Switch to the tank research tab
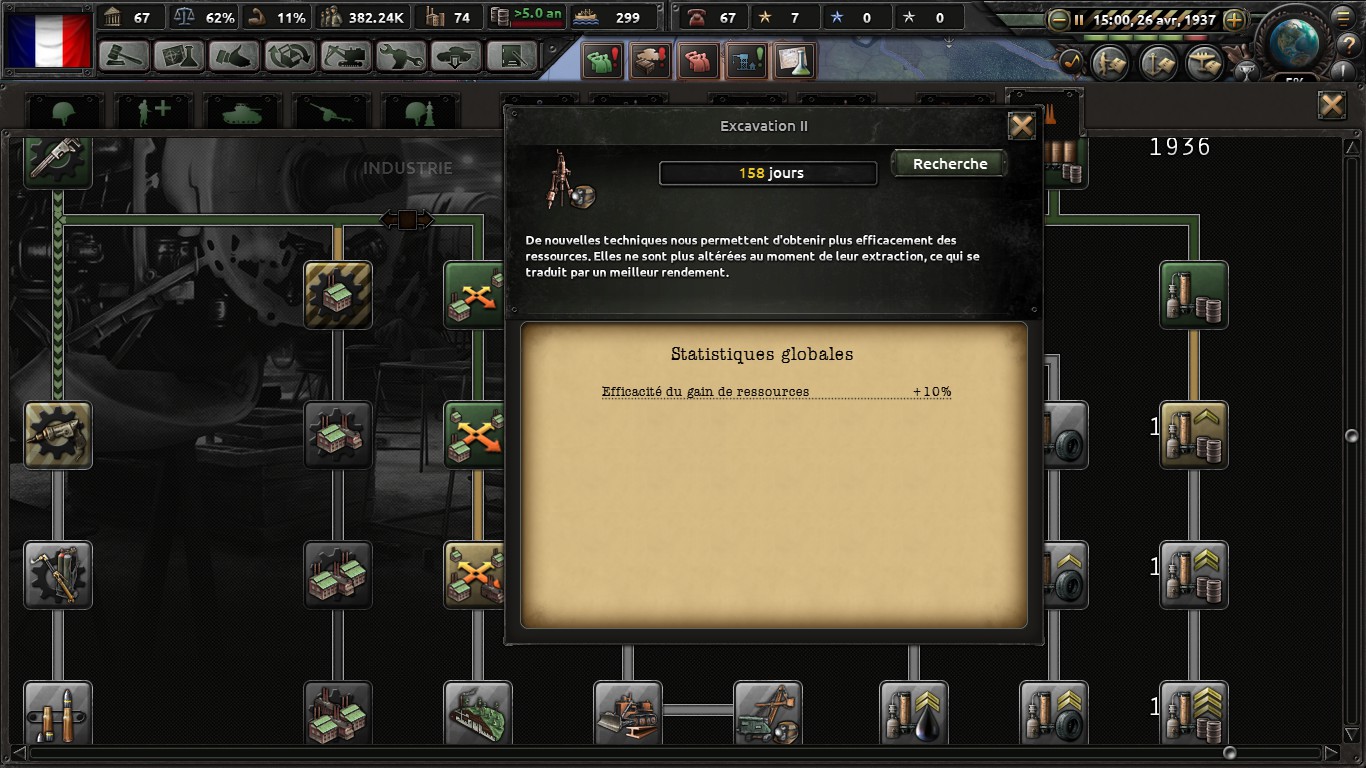The image size is (1366, 768). [241, 112]
